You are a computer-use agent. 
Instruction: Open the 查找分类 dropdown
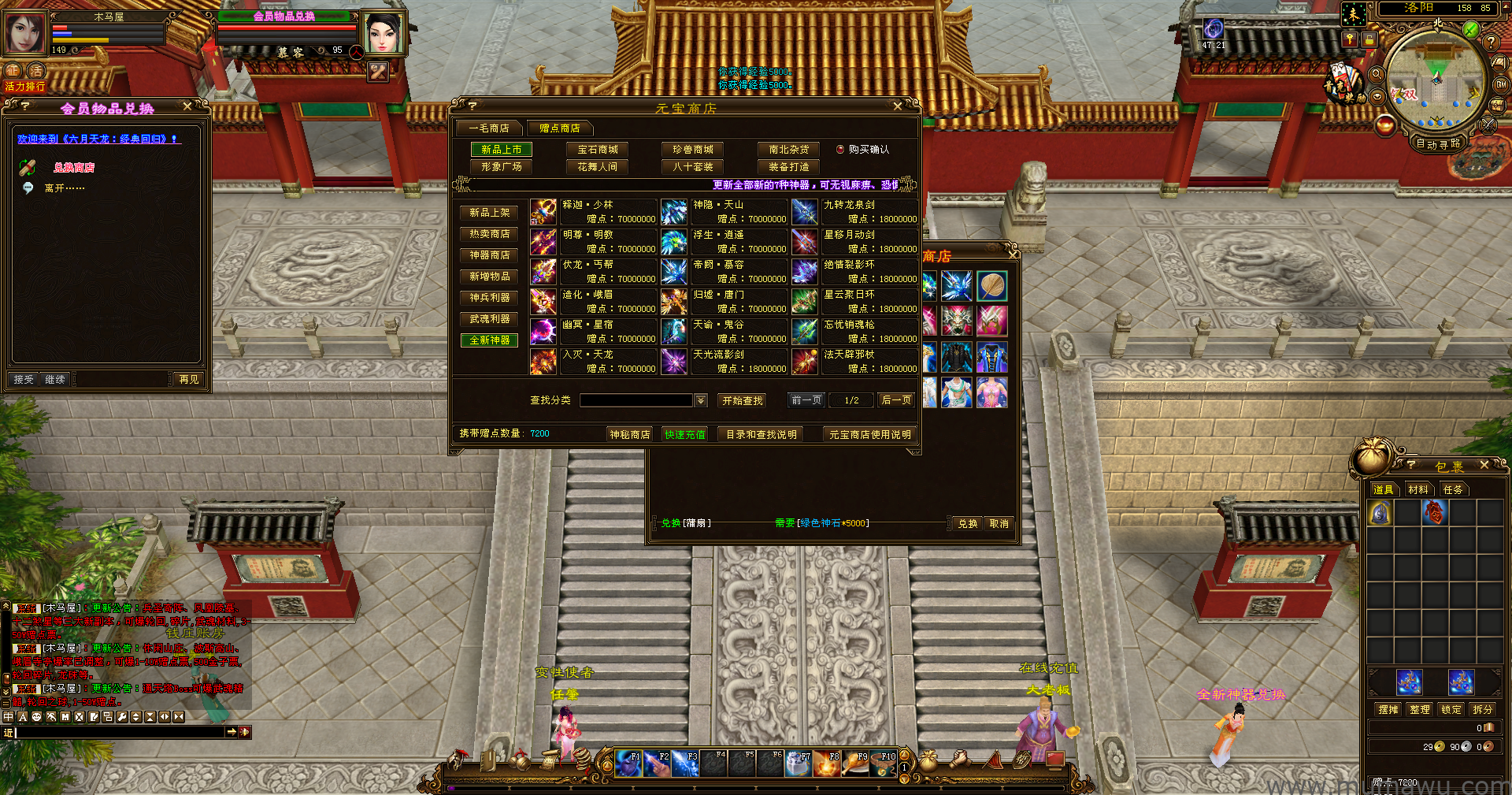coord(701,400)
